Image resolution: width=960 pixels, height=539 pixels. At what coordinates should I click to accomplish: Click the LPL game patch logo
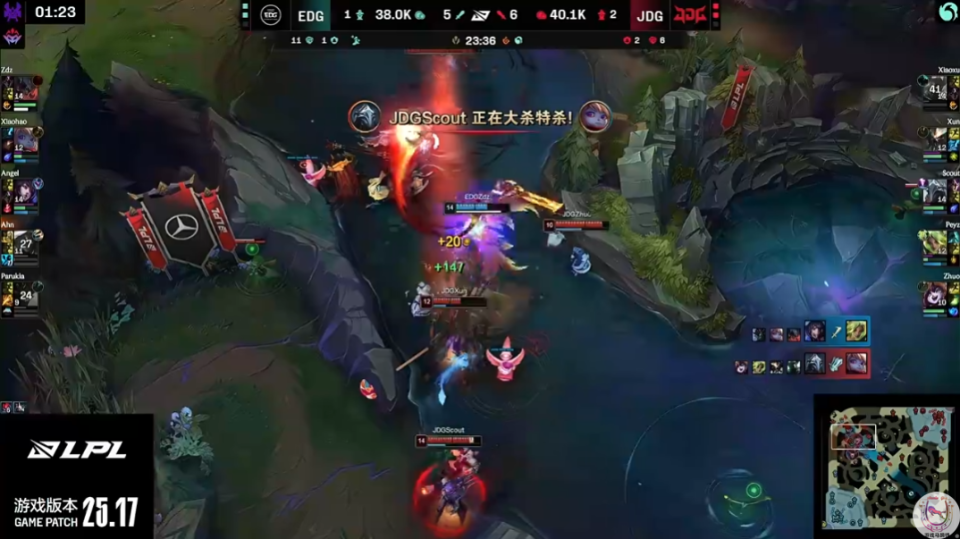click(x=76, y=478)
